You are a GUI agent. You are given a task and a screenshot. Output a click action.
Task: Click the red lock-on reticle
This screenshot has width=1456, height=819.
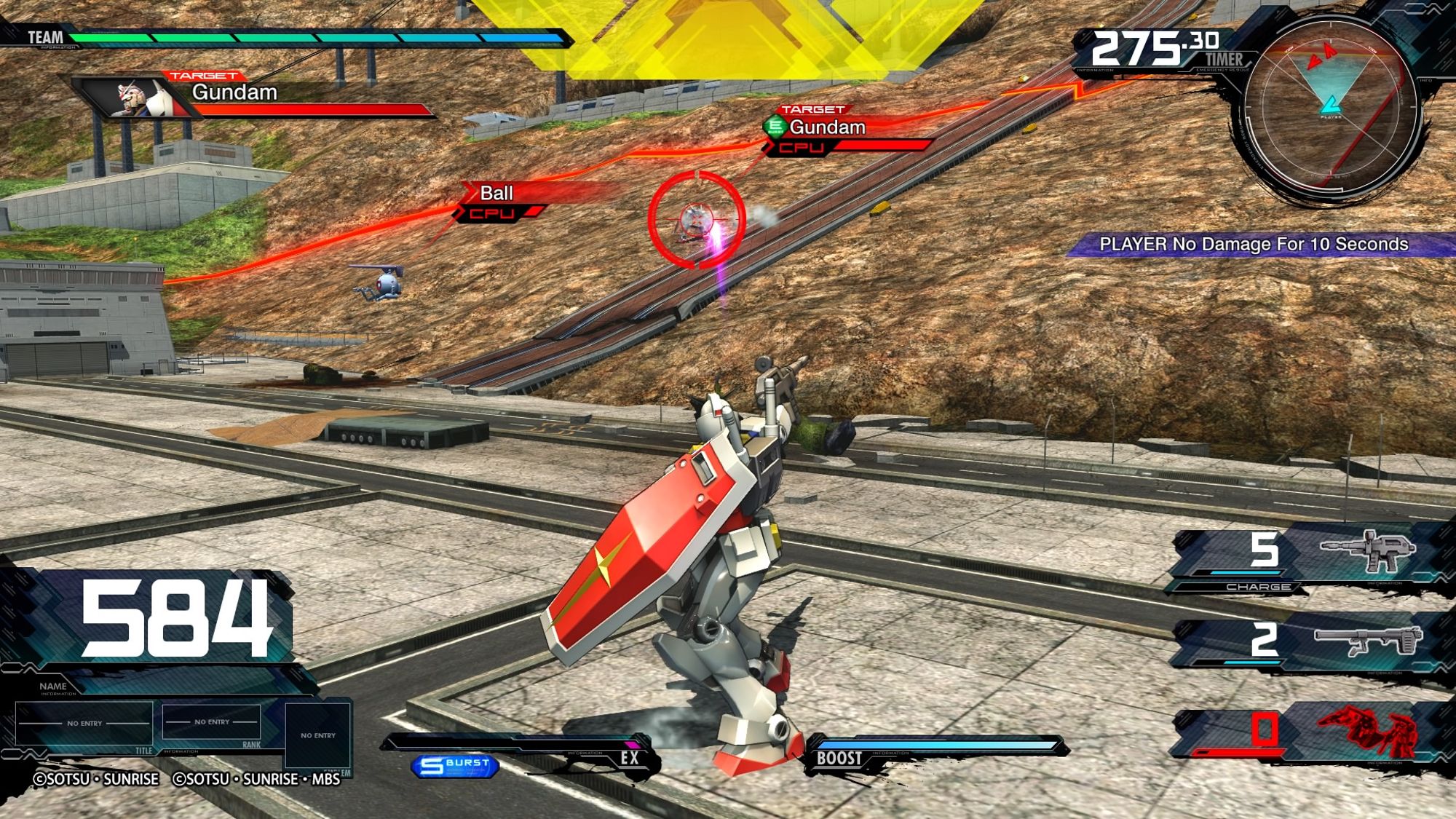pyautogui.click(x=697, y=220)
